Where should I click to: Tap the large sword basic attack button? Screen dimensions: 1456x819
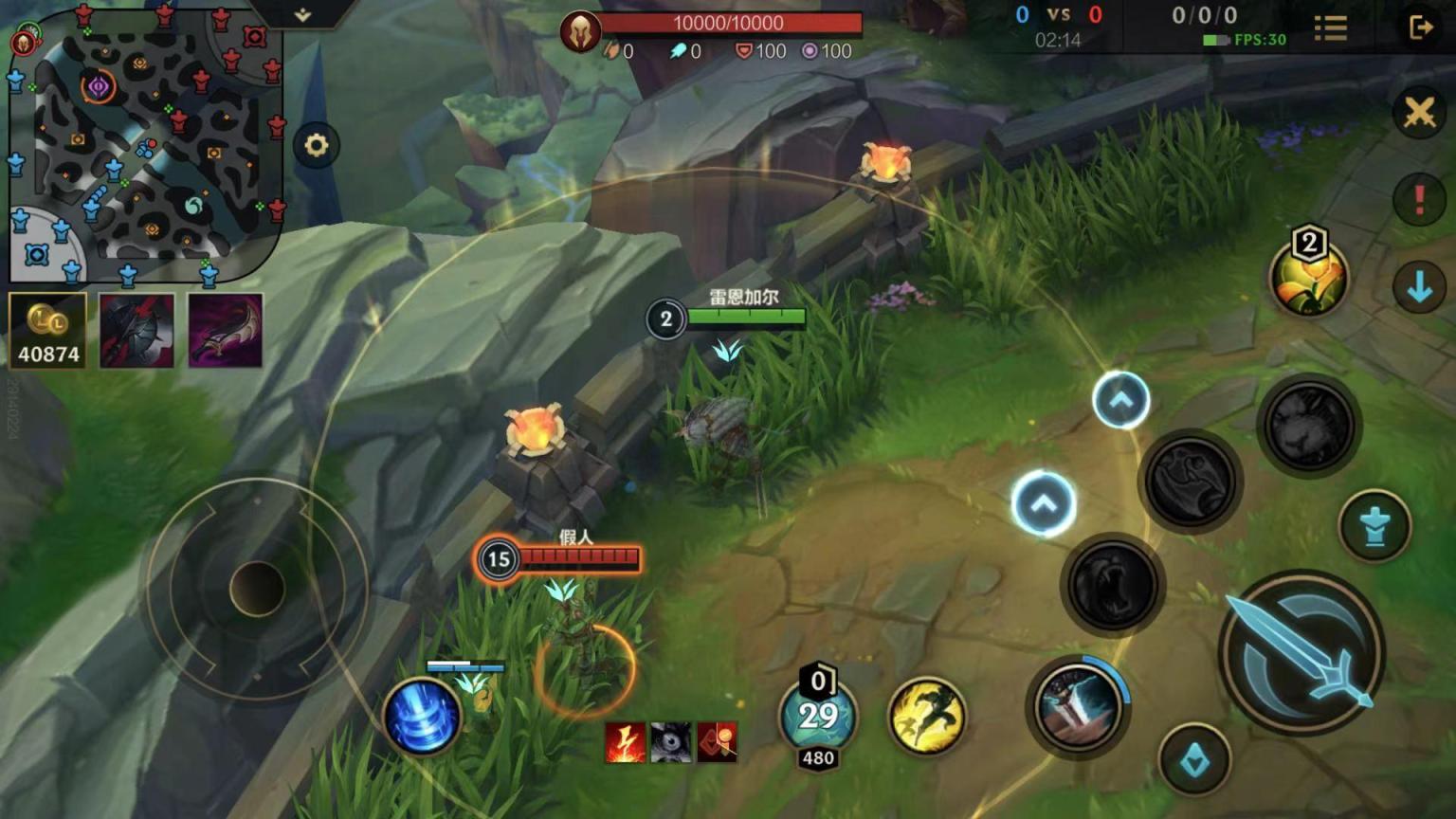coord(1302,653)
